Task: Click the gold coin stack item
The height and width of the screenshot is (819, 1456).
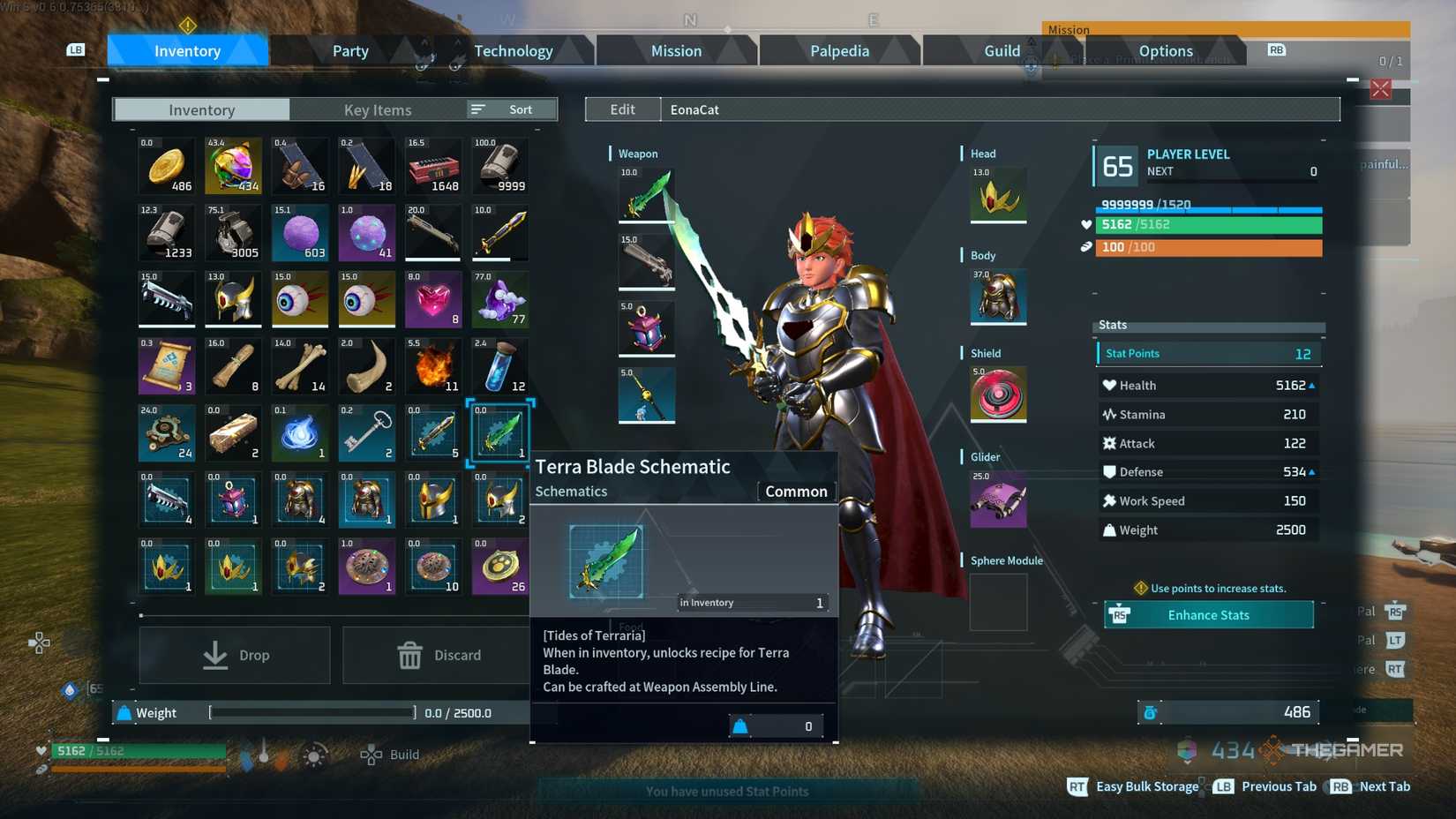Action: tap(166, 165)
